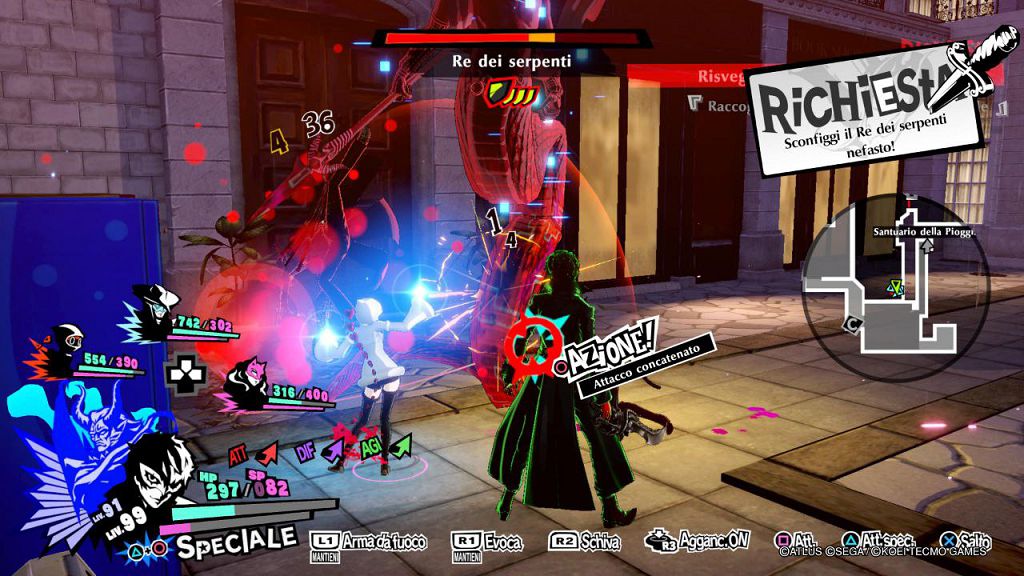Click the enemy down-gauge icon under its name
Viewport: 1024px width, 576px height.
[512, 93]
